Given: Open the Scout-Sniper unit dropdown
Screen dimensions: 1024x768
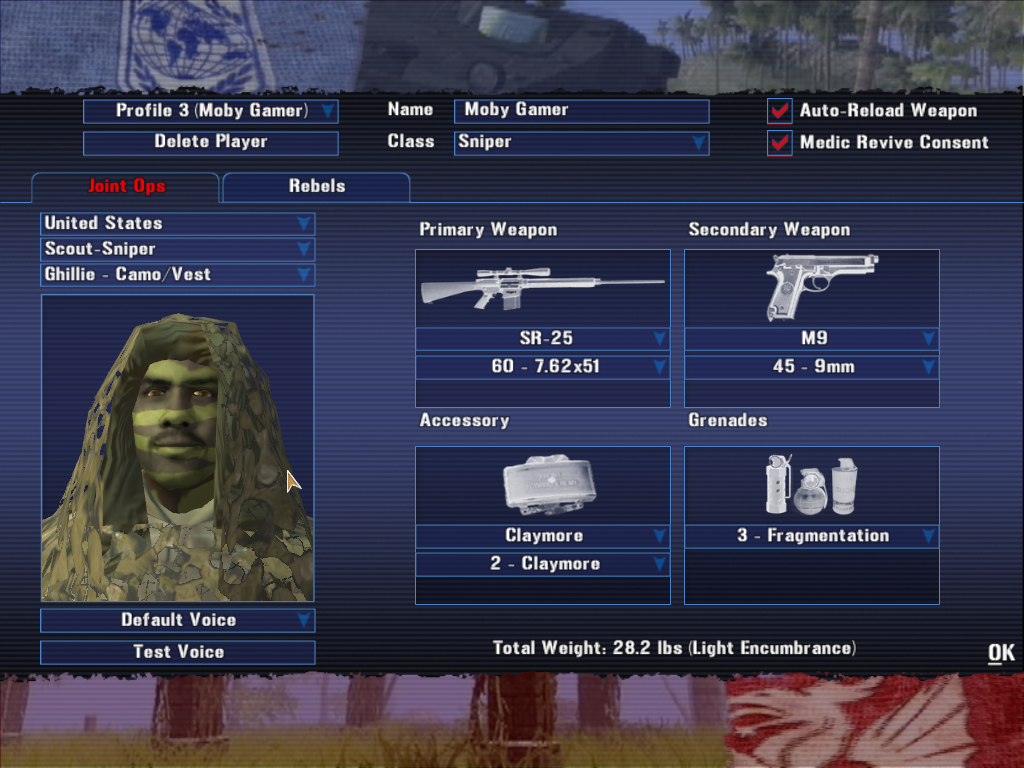Looking at the screenshot, I should coord(178,249).
